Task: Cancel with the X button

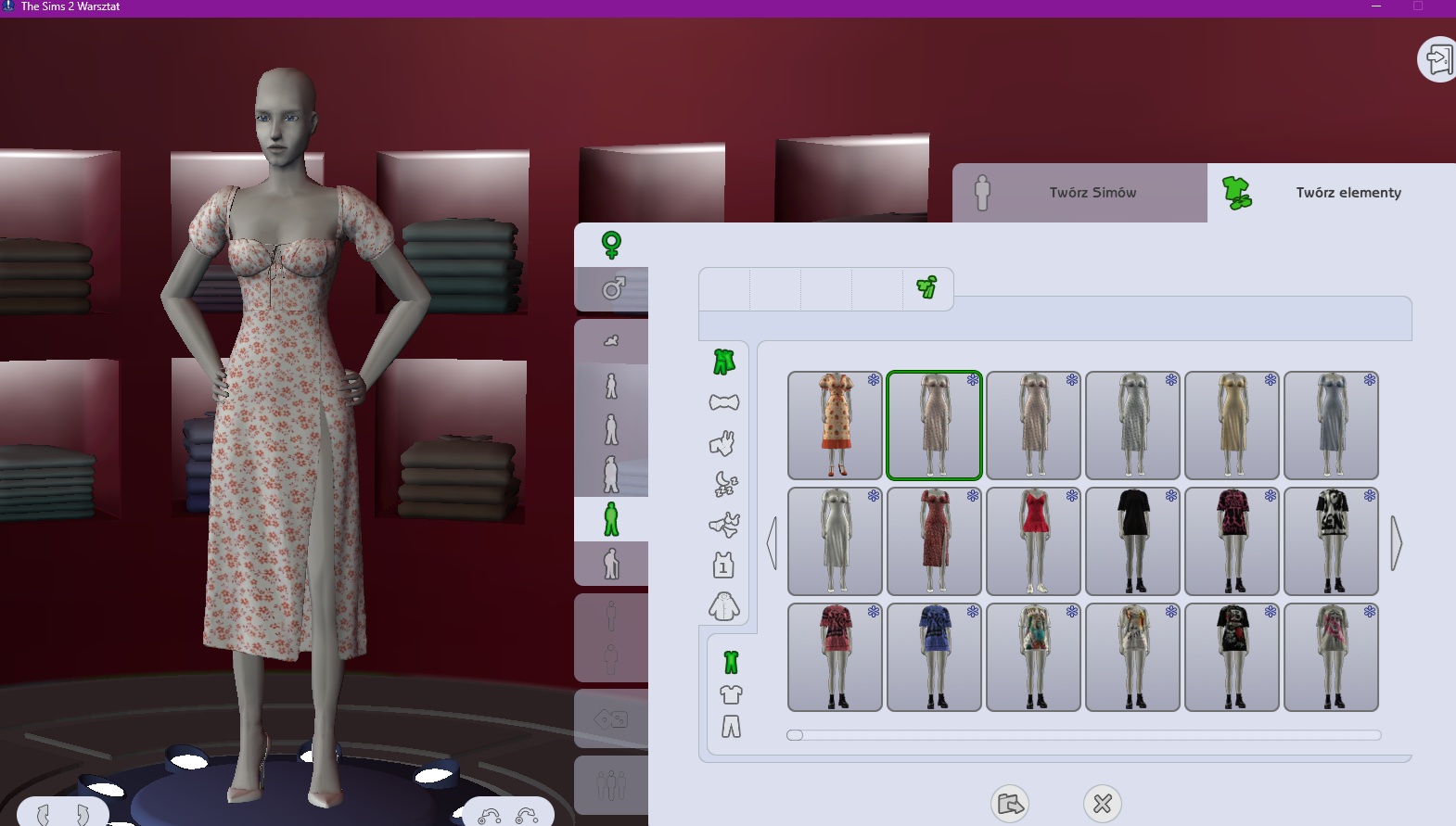Action: pos(1104,804)
